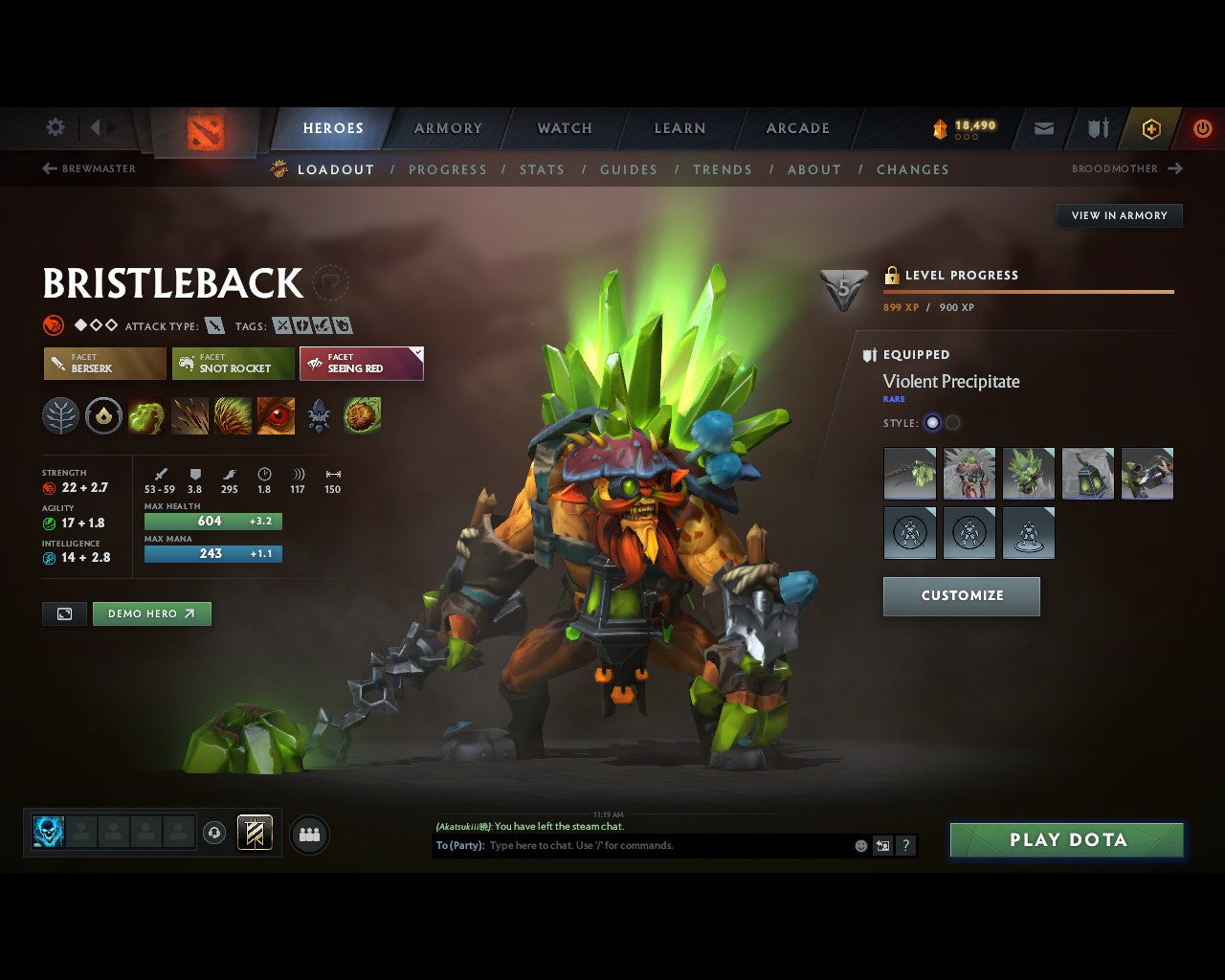This screenshot has height=980, width=1225.
Task: Click the Level Progress XP bar
Action: coord(1028,292)
